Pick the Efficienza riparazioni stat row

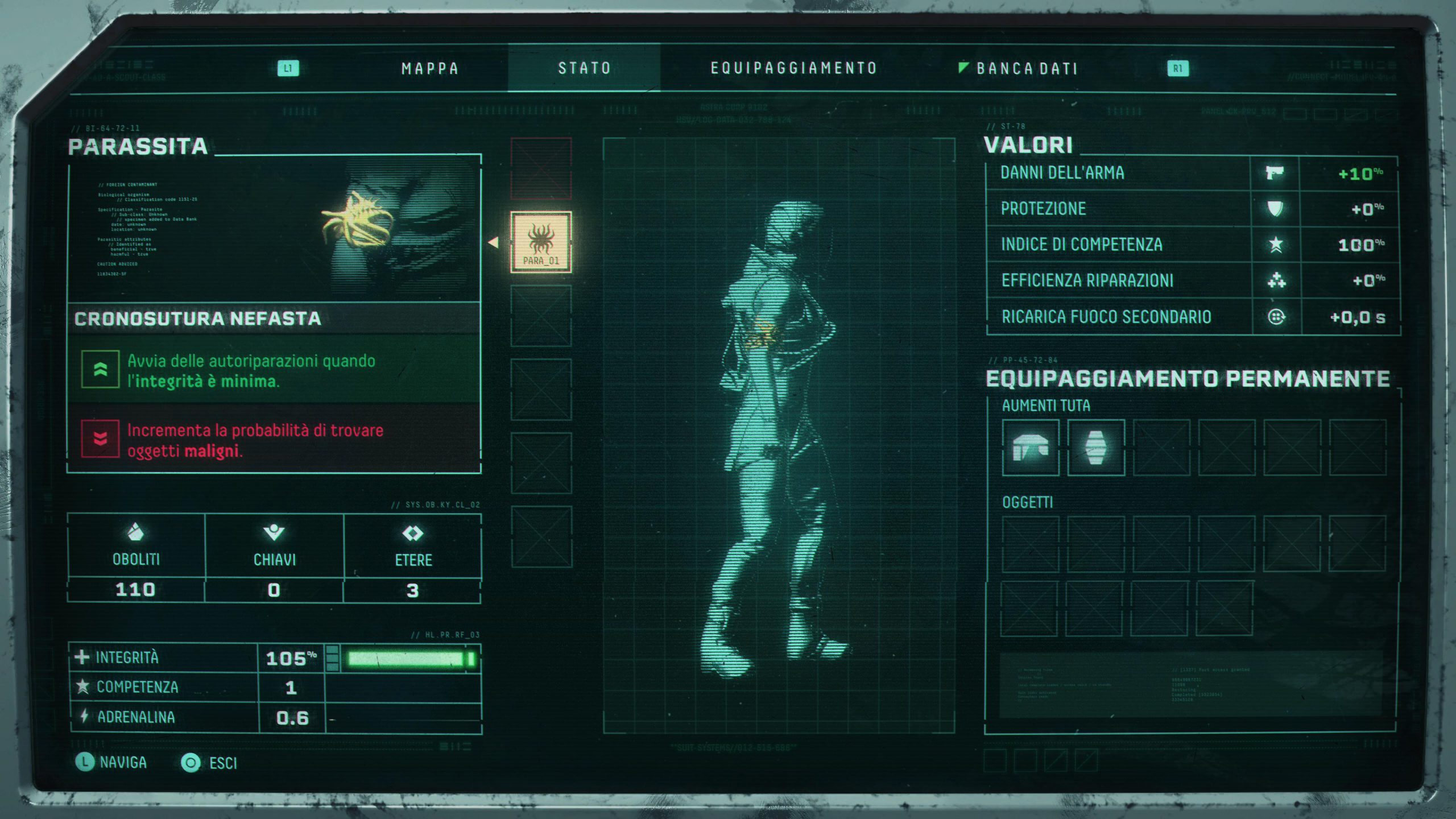(x=1192, y=280)
